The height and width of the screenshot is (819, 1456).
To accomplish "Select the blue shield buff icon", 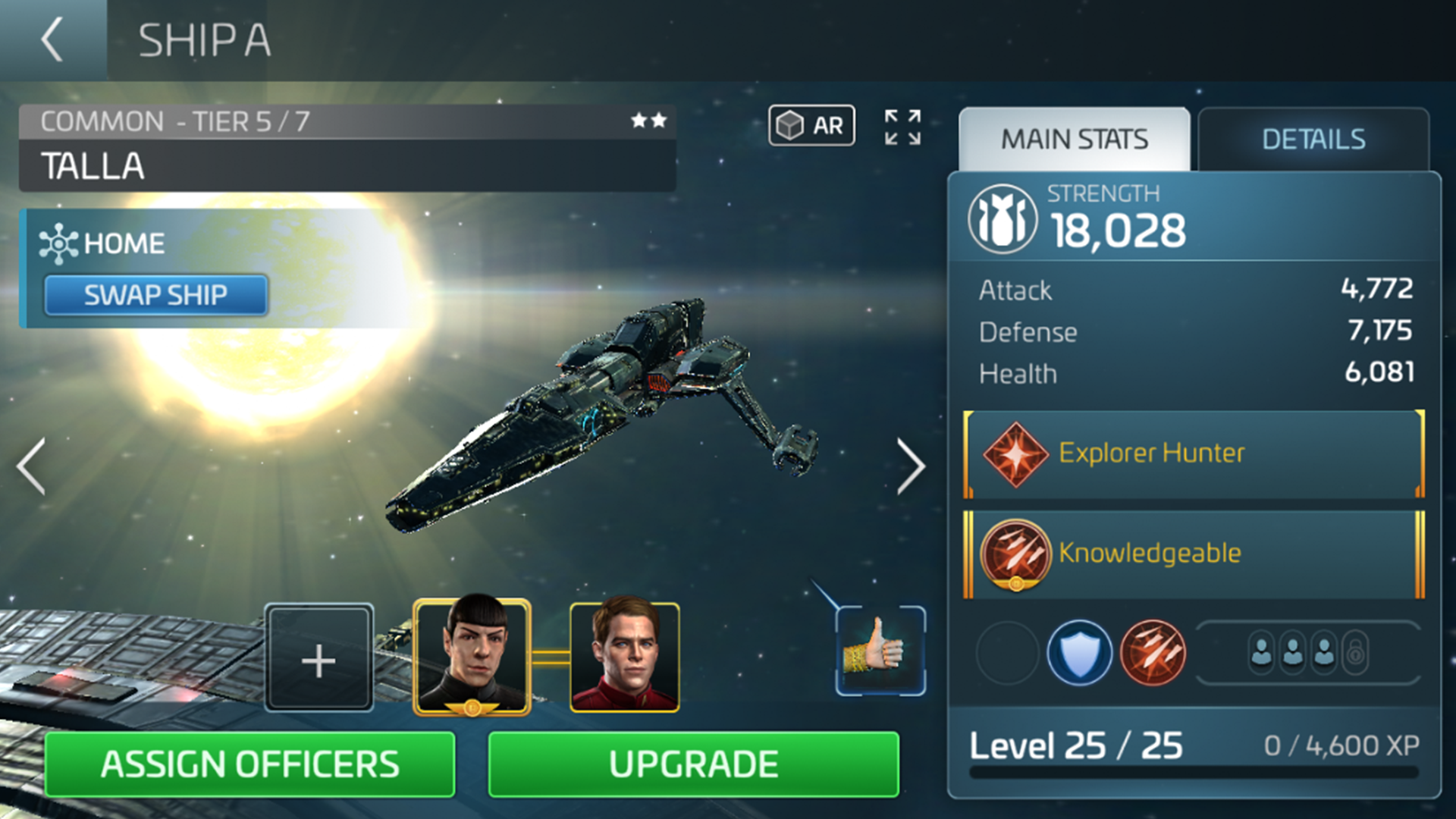I will [x=1080, y=652].
